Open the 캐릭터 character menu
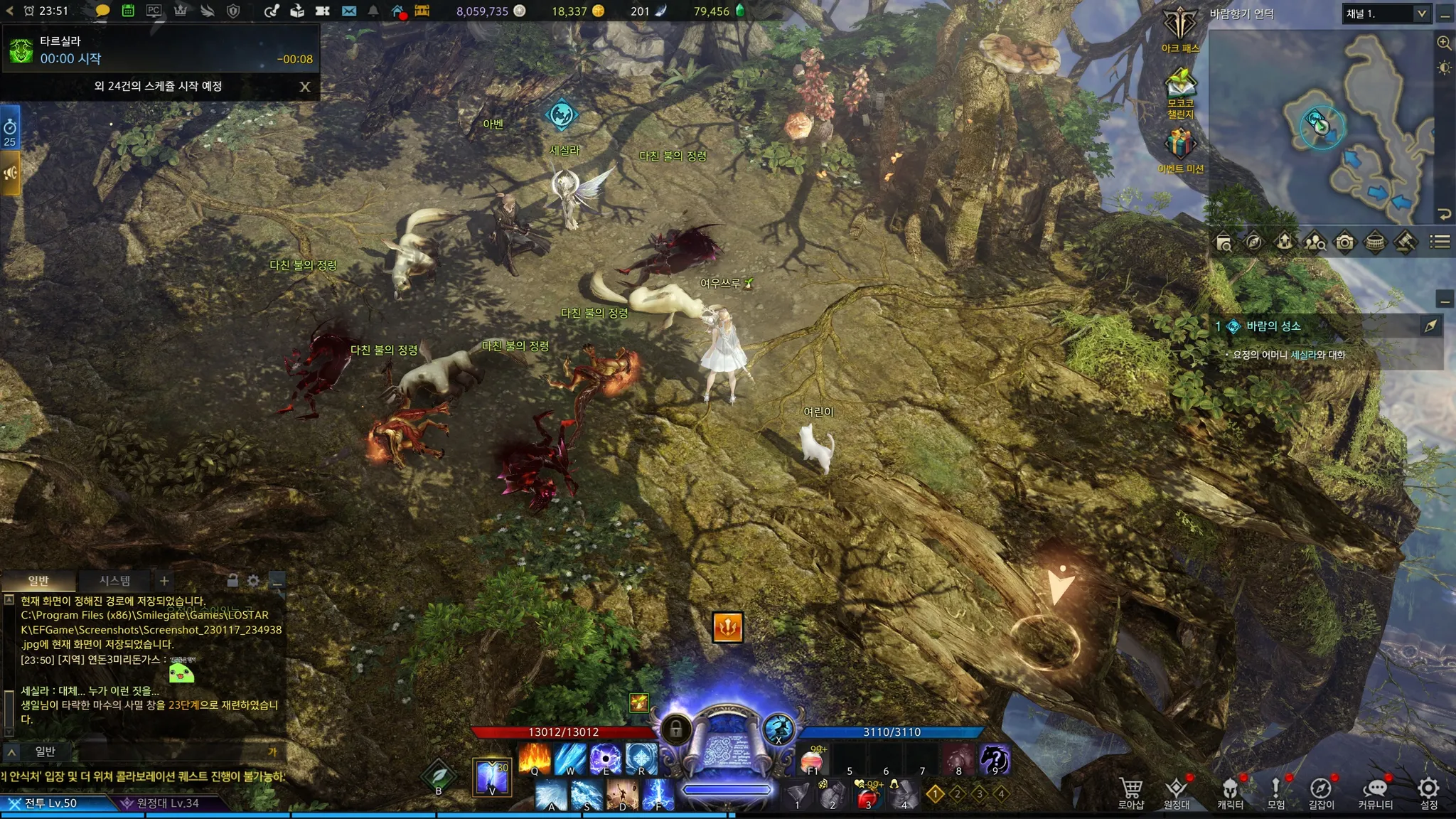1456x819 pixels. [x=1230, y=792]
